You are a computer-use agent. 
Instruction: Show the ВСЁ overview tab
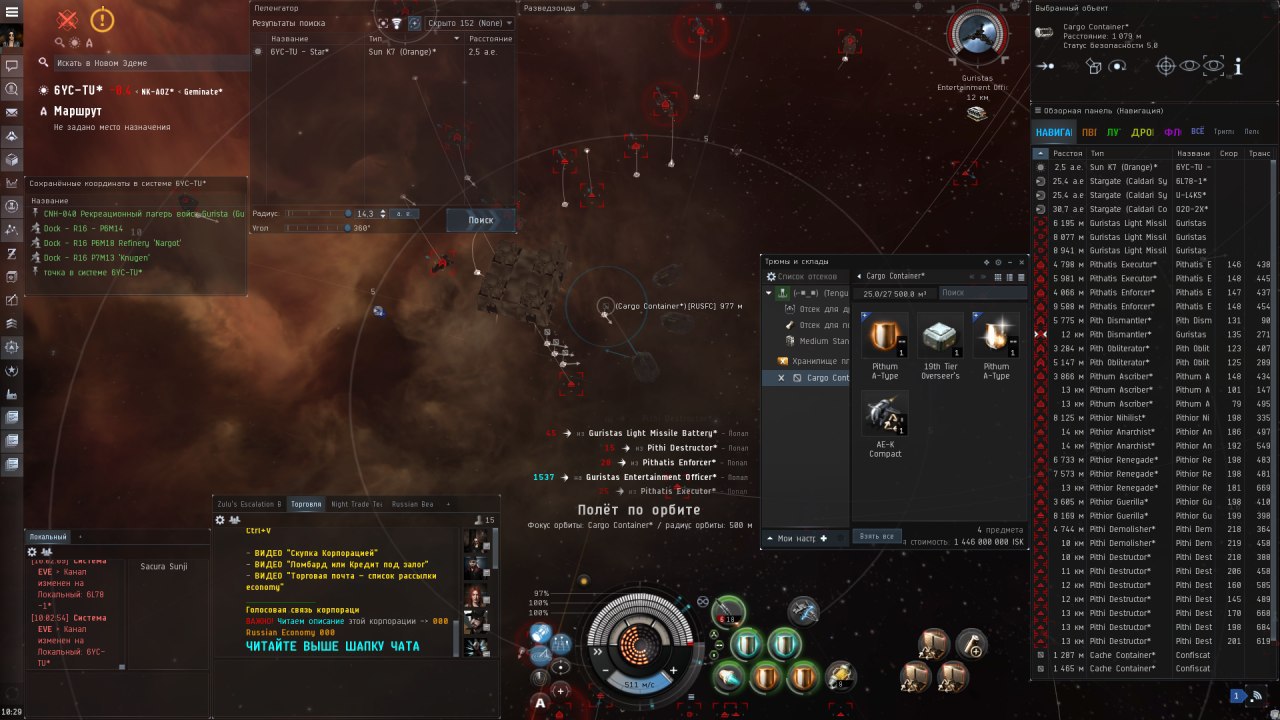(x=1197, y=132)
